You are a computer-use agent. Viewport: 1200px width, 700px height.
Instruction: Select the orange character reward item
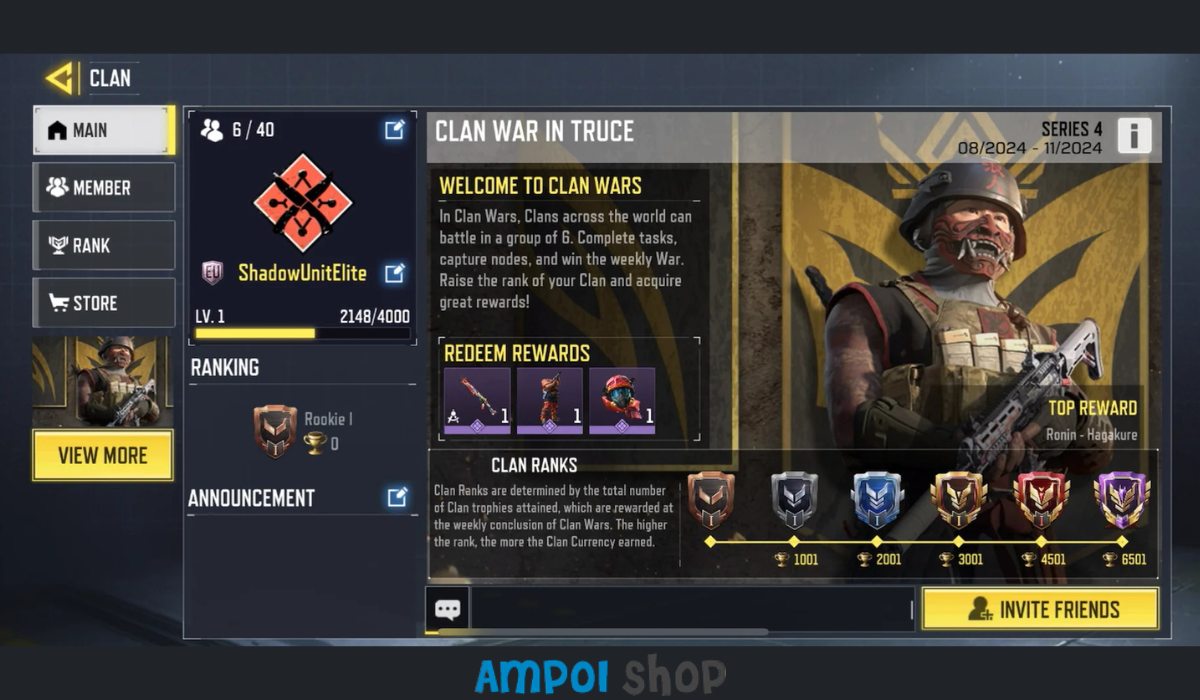pyautogui.click(x=549, y=401)
